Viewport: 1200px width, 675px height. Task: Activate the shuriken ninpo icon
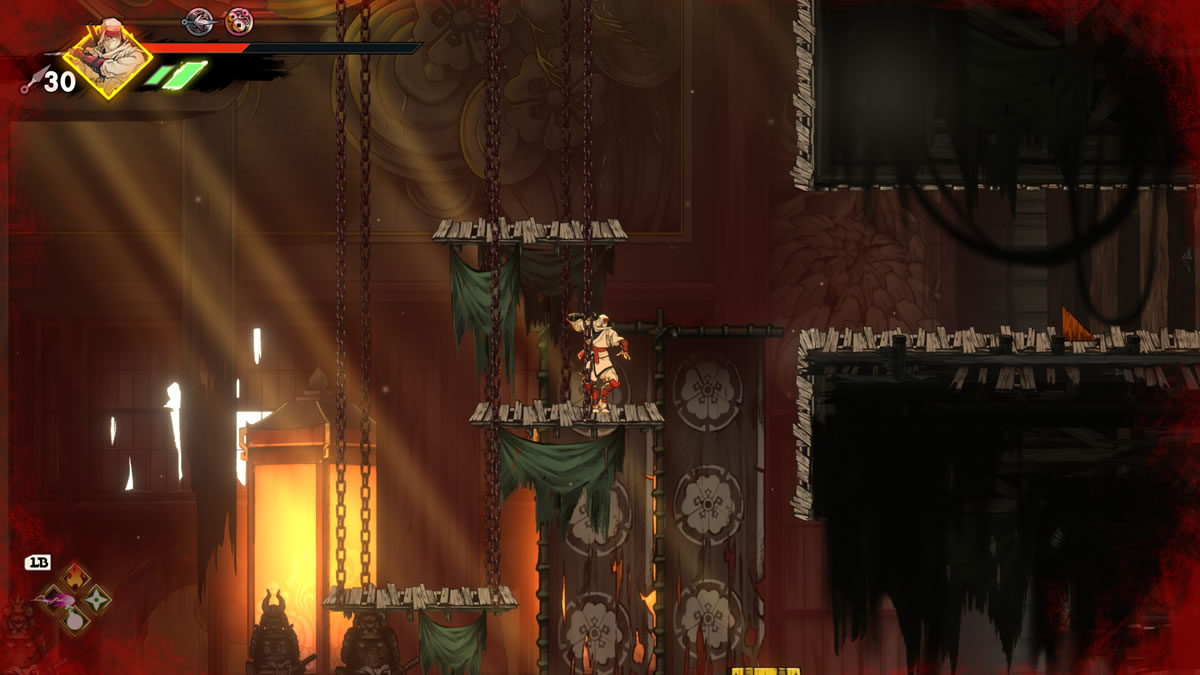click(96, 599)
